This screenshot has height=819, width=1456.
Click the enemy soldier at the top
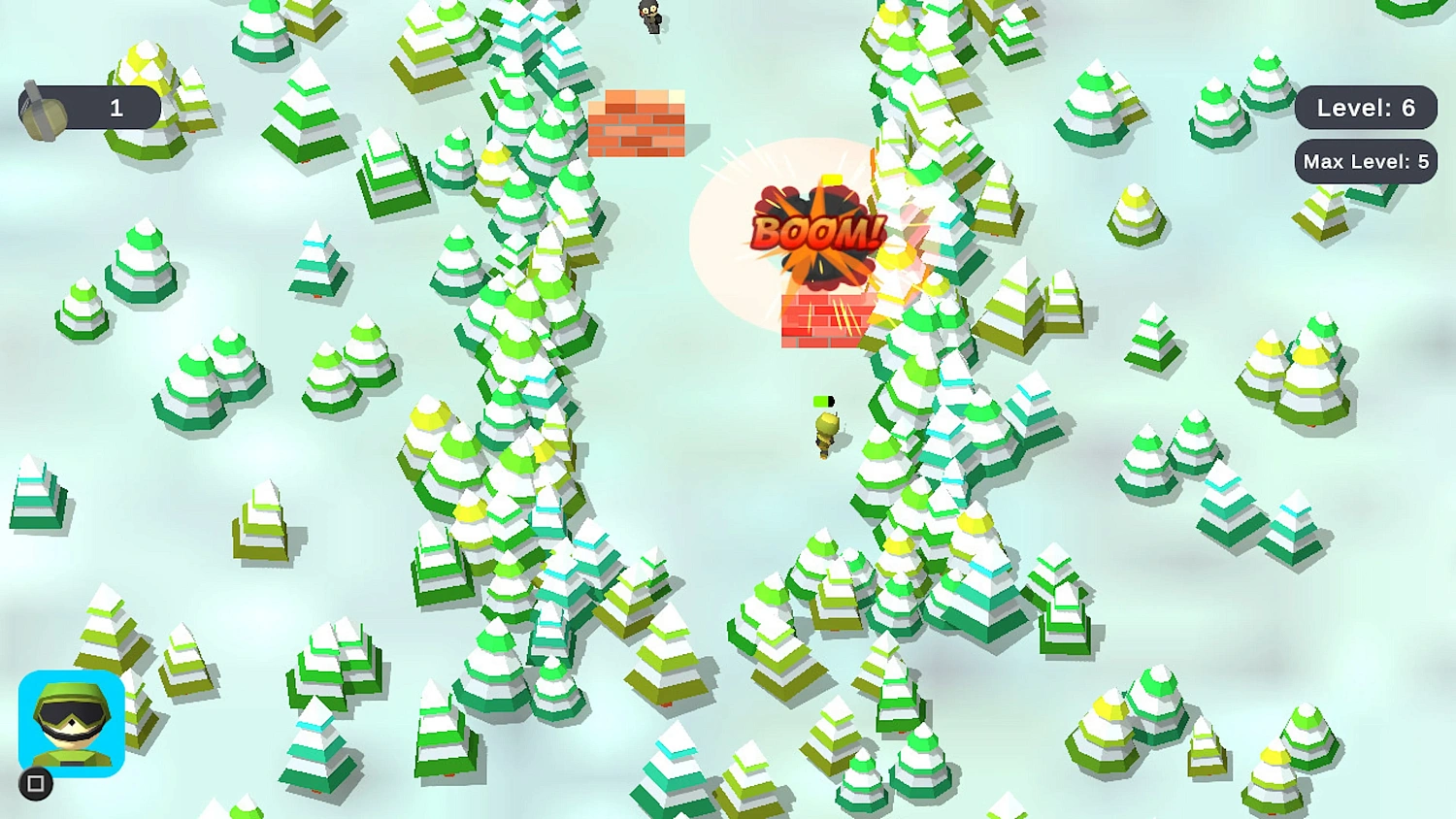(651, 17)
